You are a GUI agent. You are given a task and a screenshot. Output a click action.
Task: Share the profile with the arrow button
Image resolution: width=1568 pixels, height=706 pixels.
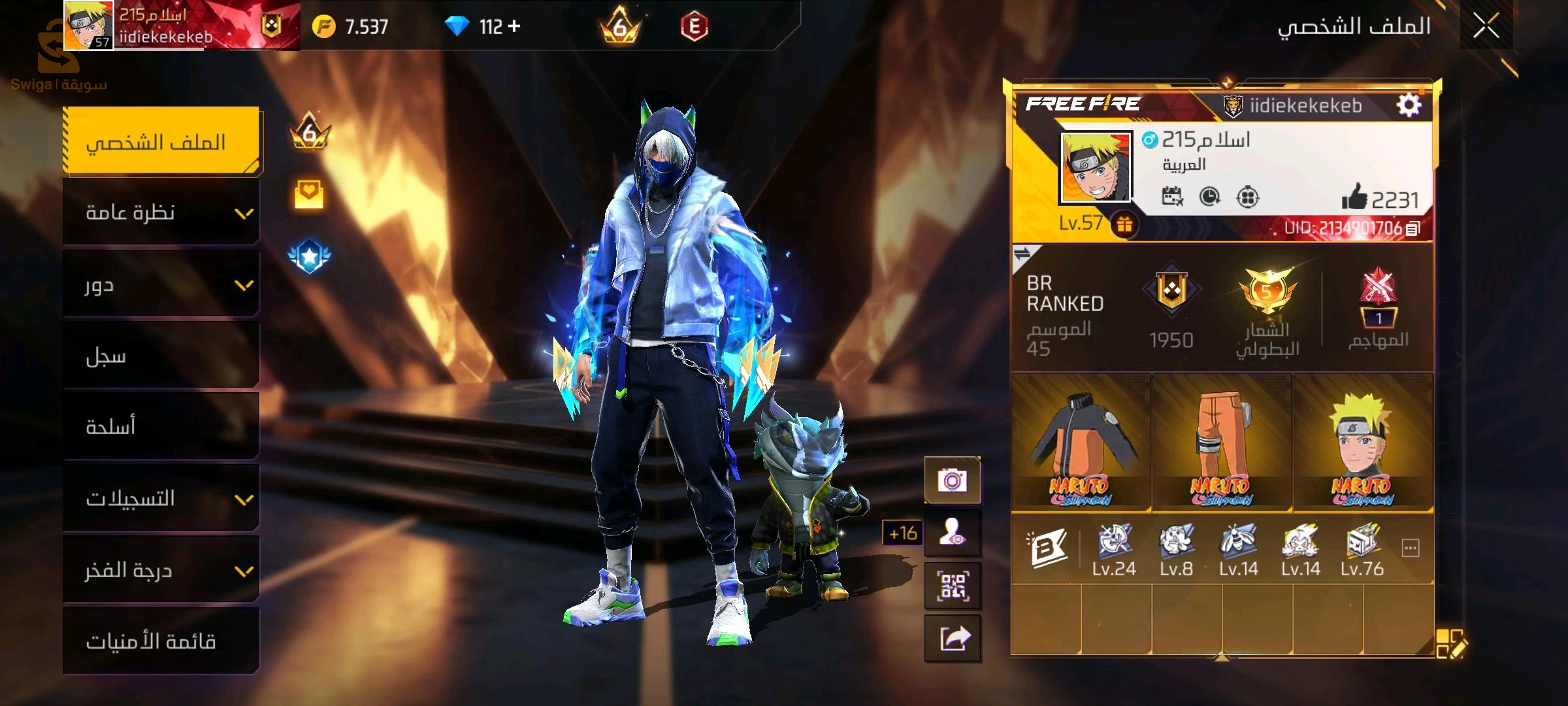click(x=952, y=639)
